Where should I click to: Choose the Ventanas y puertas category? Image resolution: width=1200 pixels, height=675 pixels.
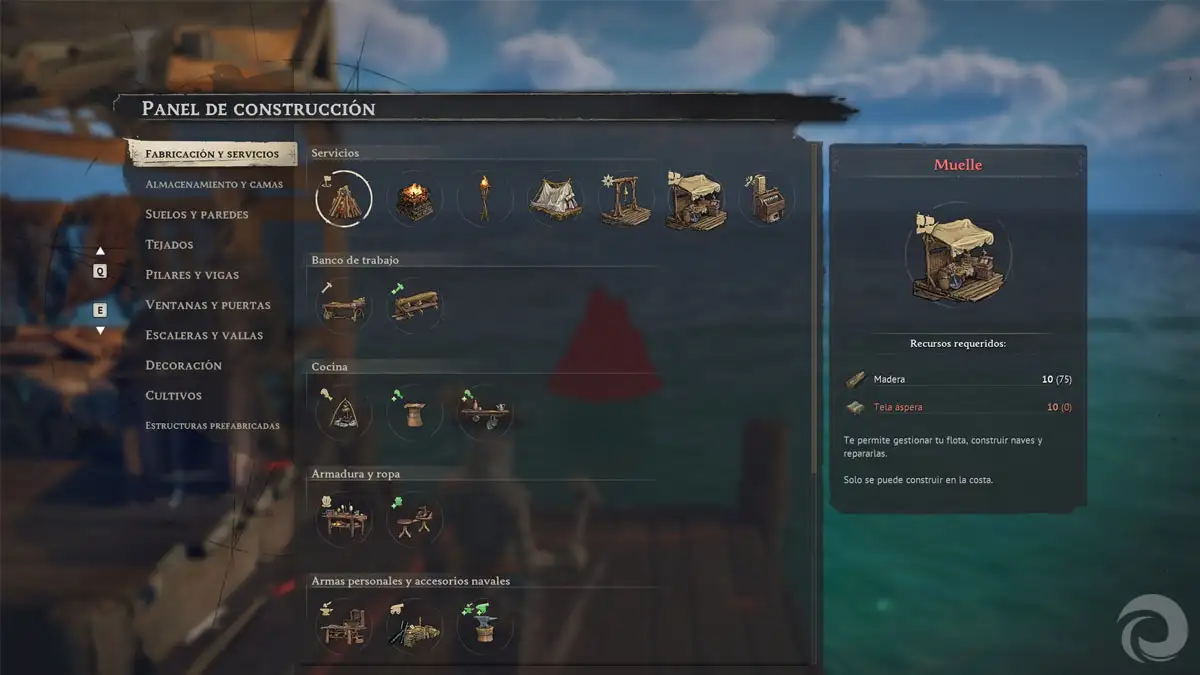point(208,305)
